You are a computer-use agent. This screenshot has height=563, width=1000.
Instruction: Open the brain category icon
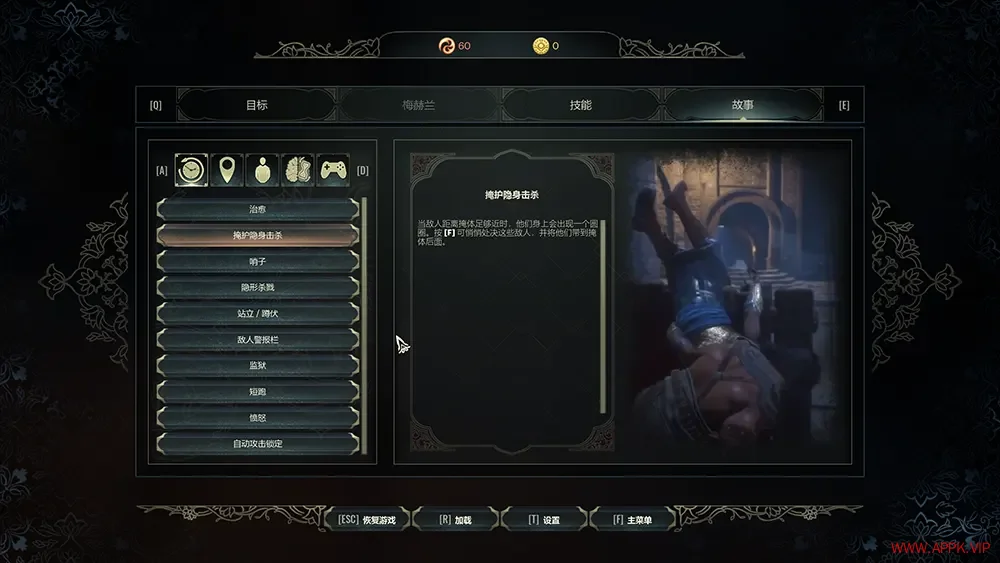(x=298, y=170)
